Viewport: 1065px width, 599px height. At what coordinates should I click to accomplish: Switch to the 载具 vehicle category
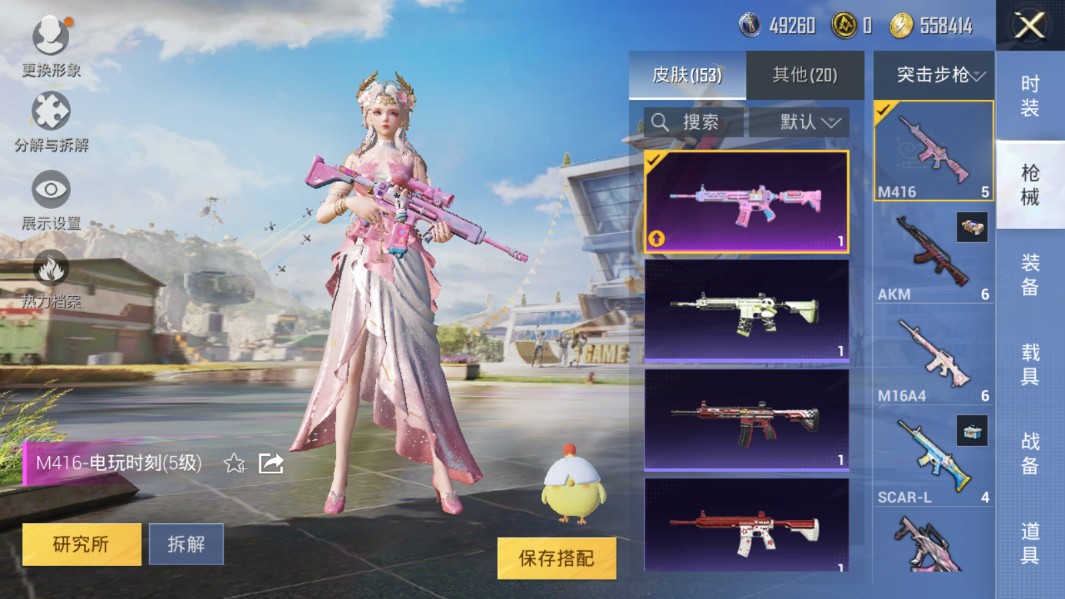(x=1030, y=364)
